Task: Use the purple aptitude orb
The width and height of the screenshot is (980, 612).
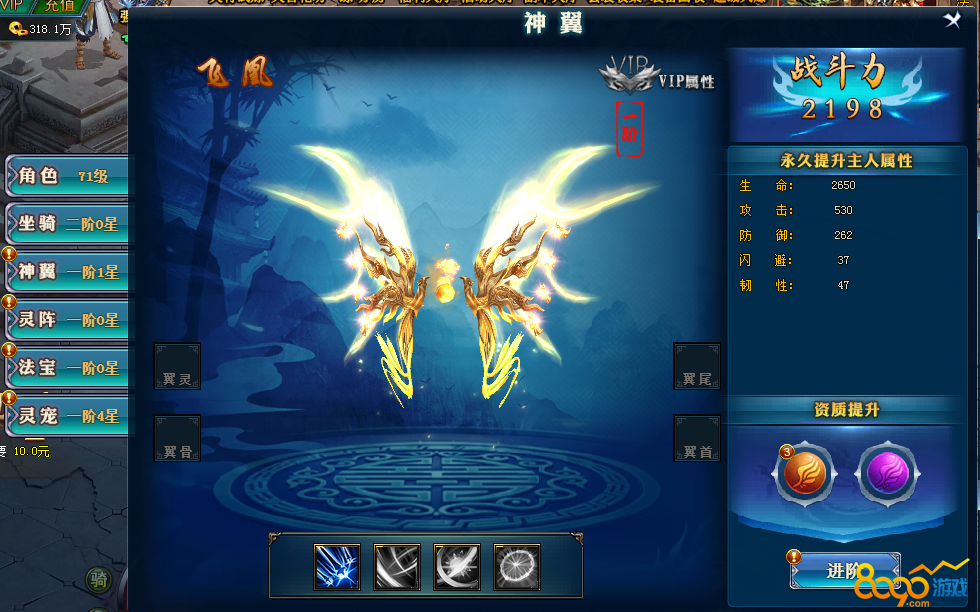Action: [887, 475]
